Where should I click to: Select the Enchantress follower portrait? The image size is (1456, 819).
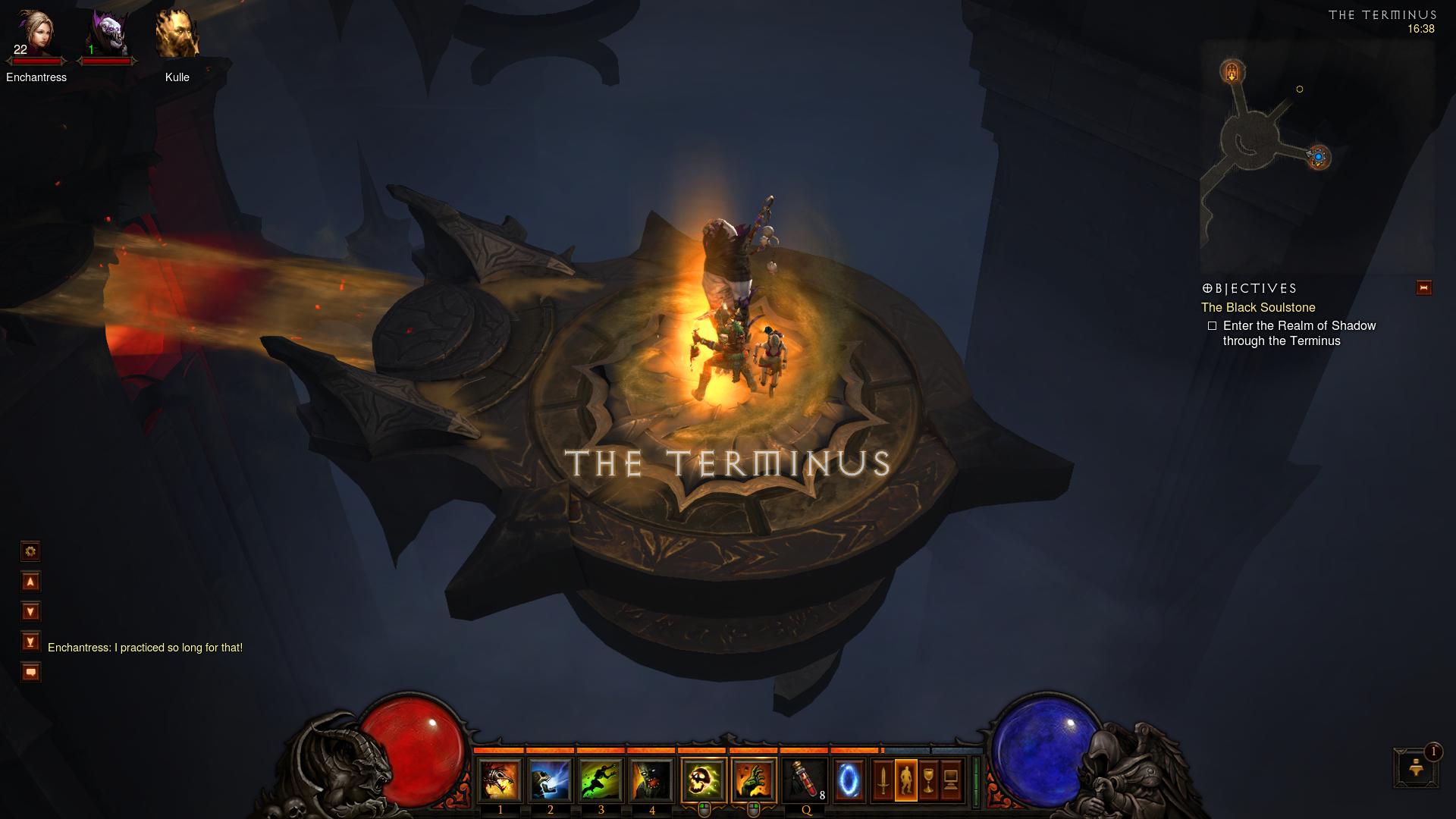point(36,34)
